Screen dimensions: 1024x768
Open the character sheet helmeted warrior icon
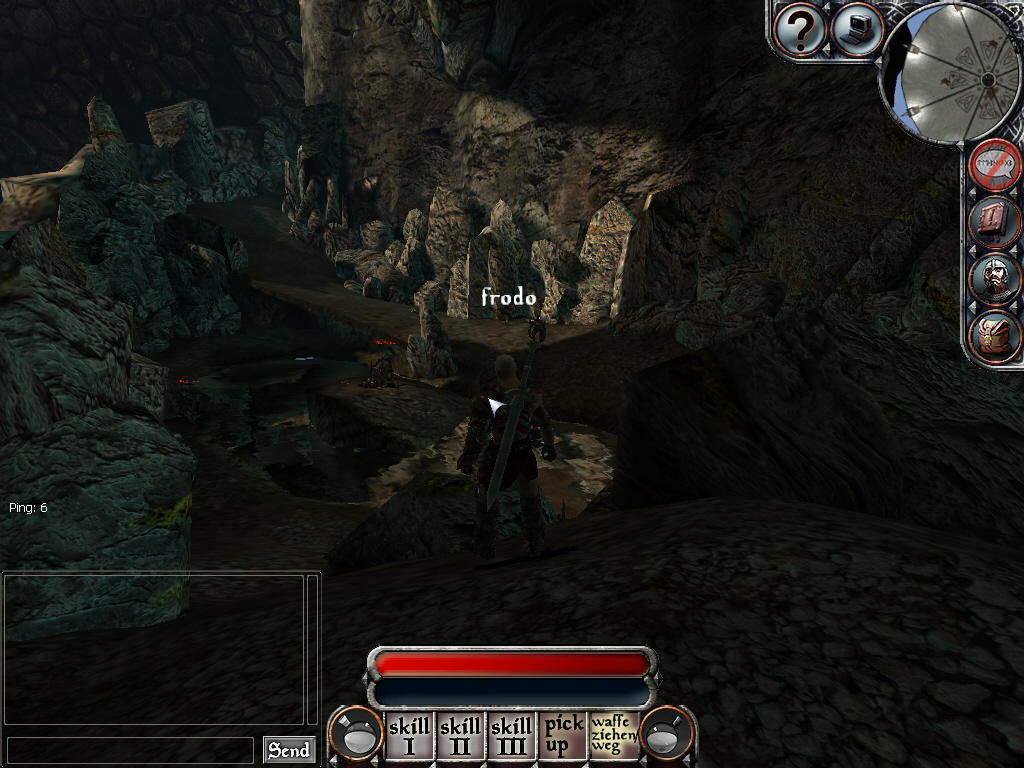pos(995,279)
